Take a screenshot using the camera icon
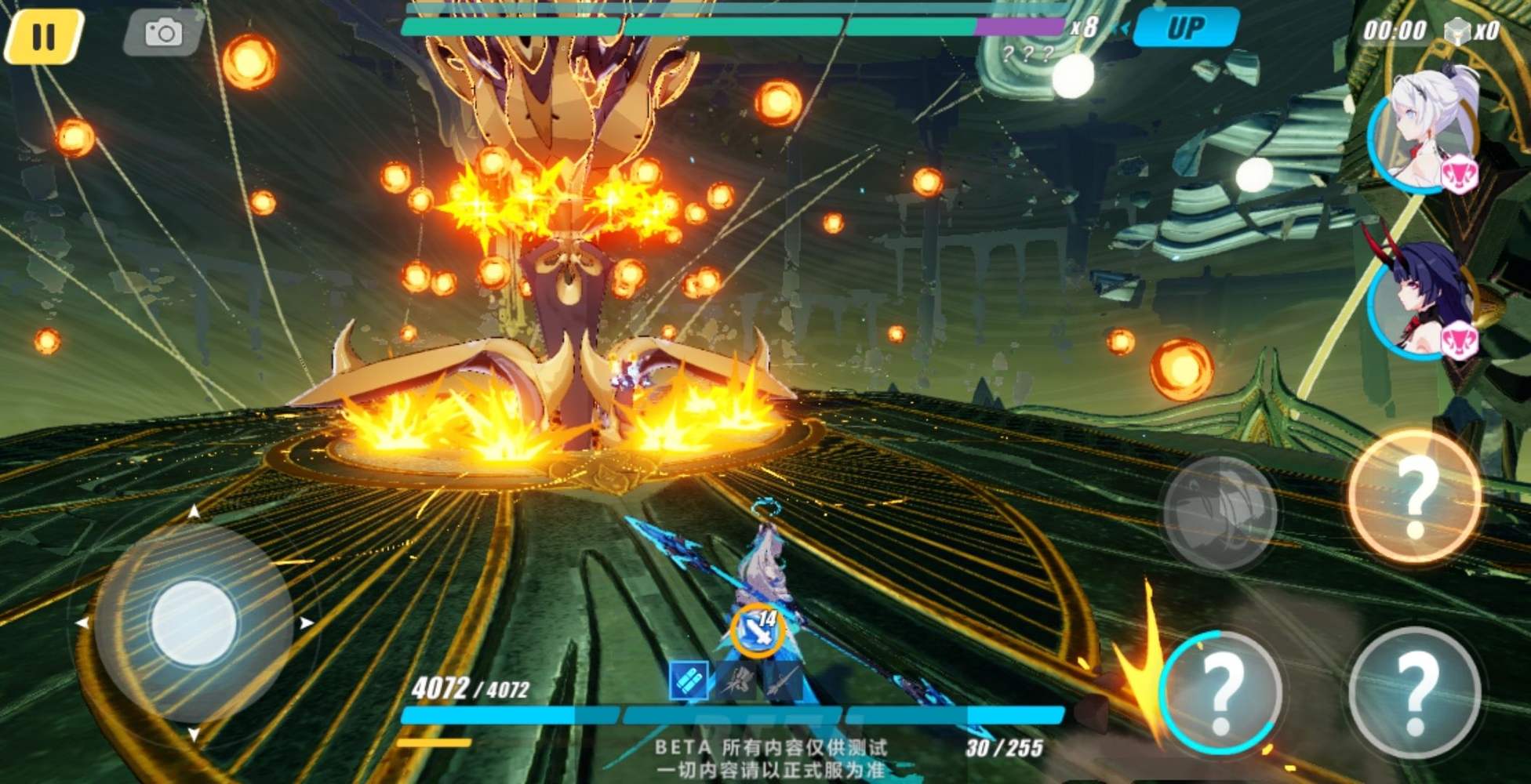The image size is (1531, 784). pyautogui.click(x=162, y=33)
